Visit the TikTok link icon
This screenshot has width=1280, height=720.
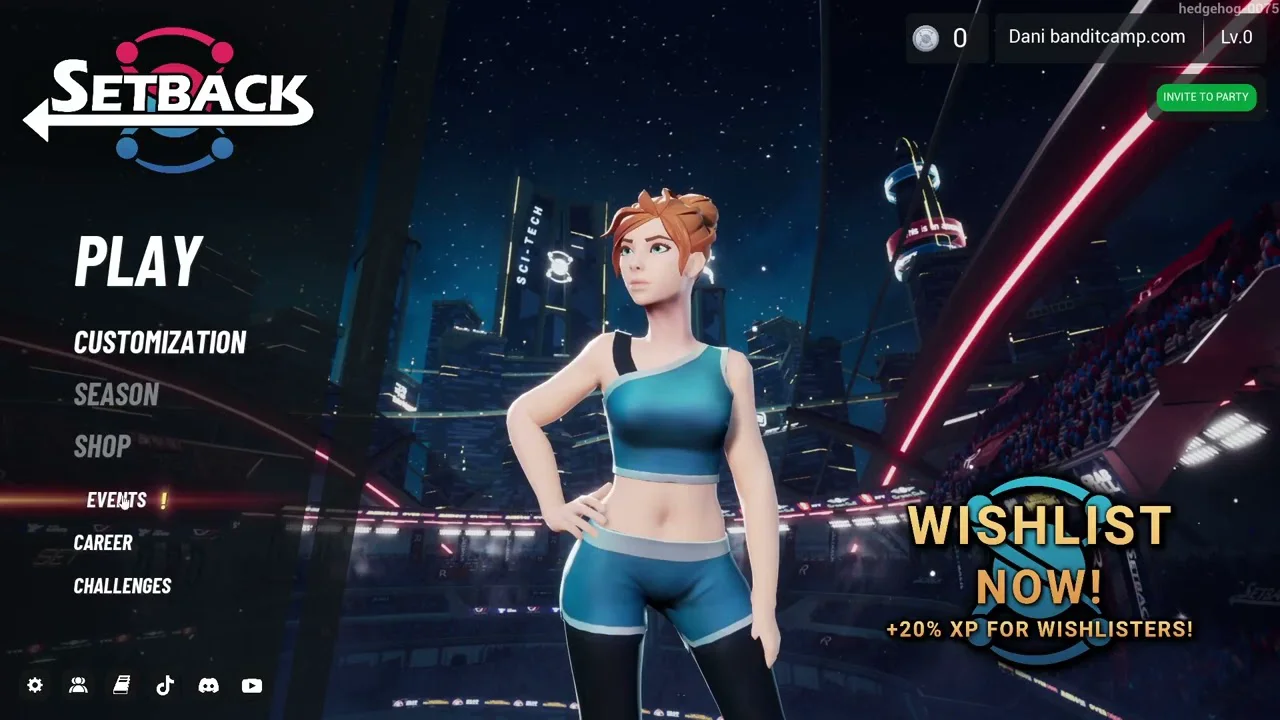click(165, 685)
